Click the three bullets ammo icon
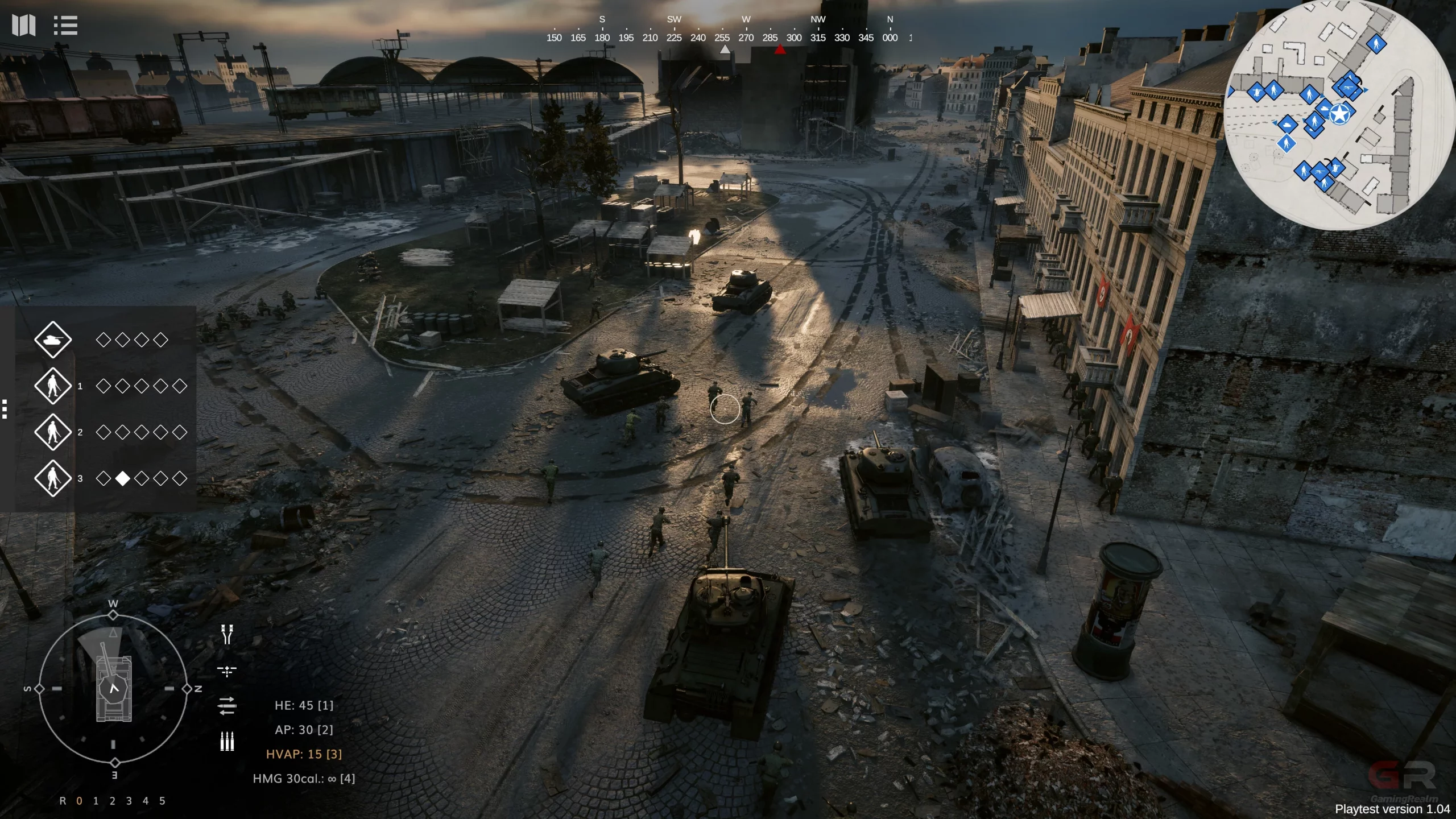1456x819 pixels. pyautogui.click(x=227, y=741)
